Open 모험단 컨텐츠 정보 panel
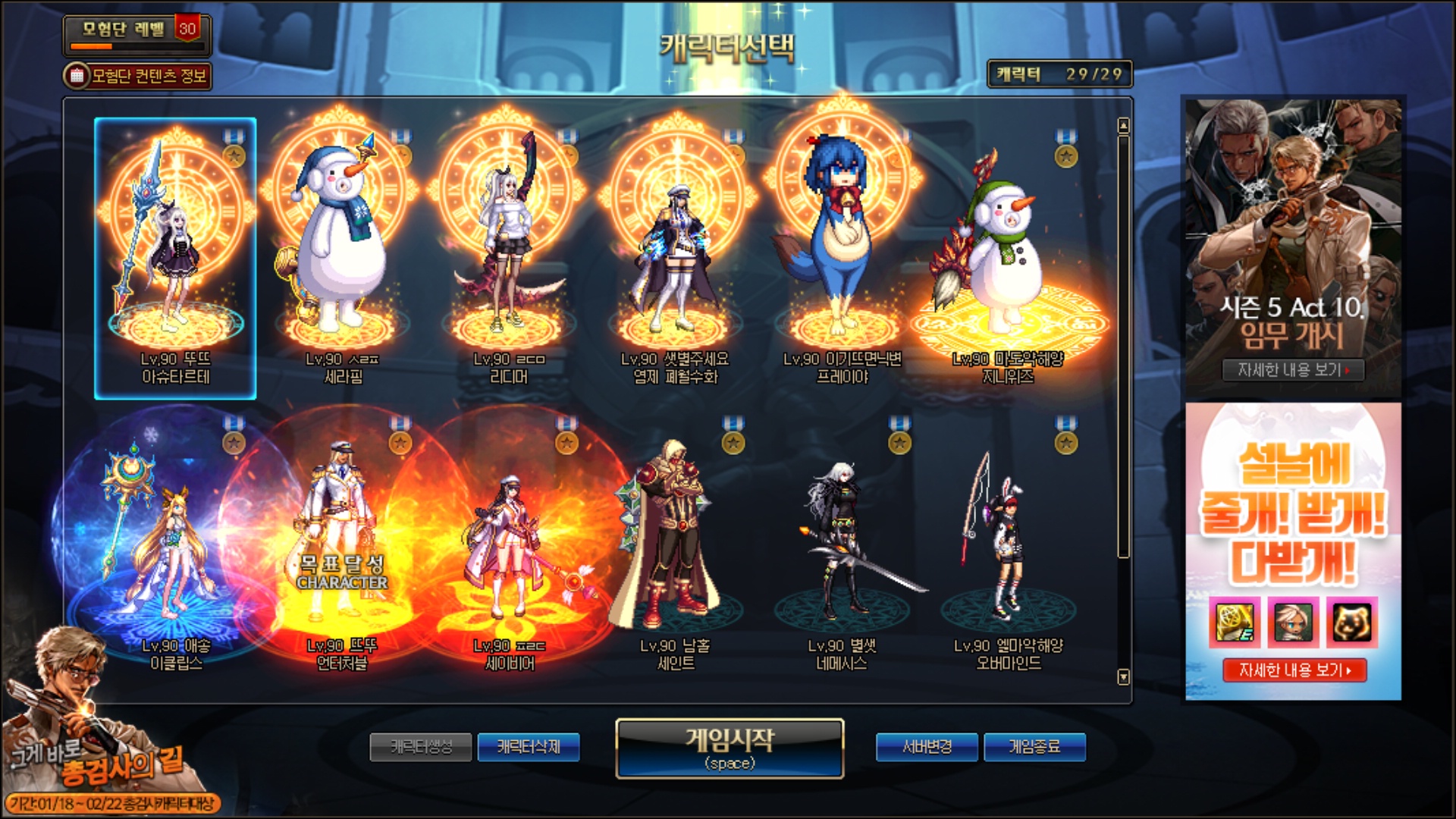Screen dimensions: 1456x819 (138, 76)
